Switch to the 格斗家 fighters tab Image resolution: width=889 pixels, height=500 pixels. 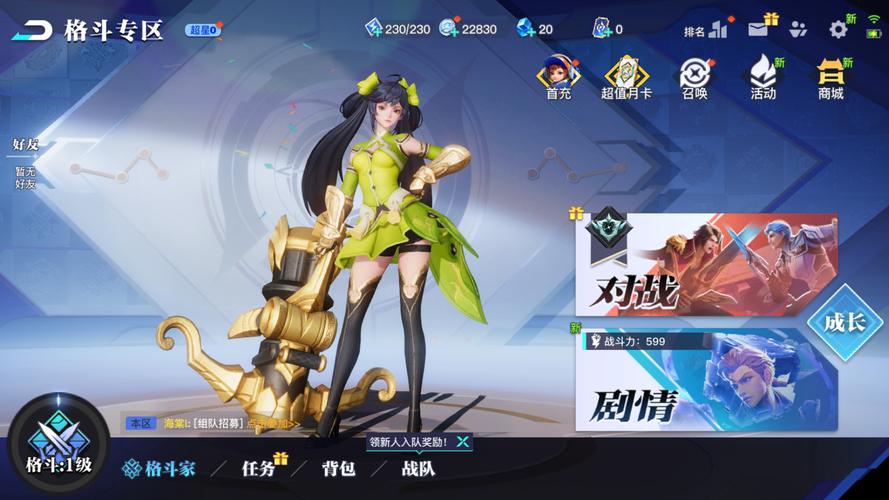pos(159,468)
